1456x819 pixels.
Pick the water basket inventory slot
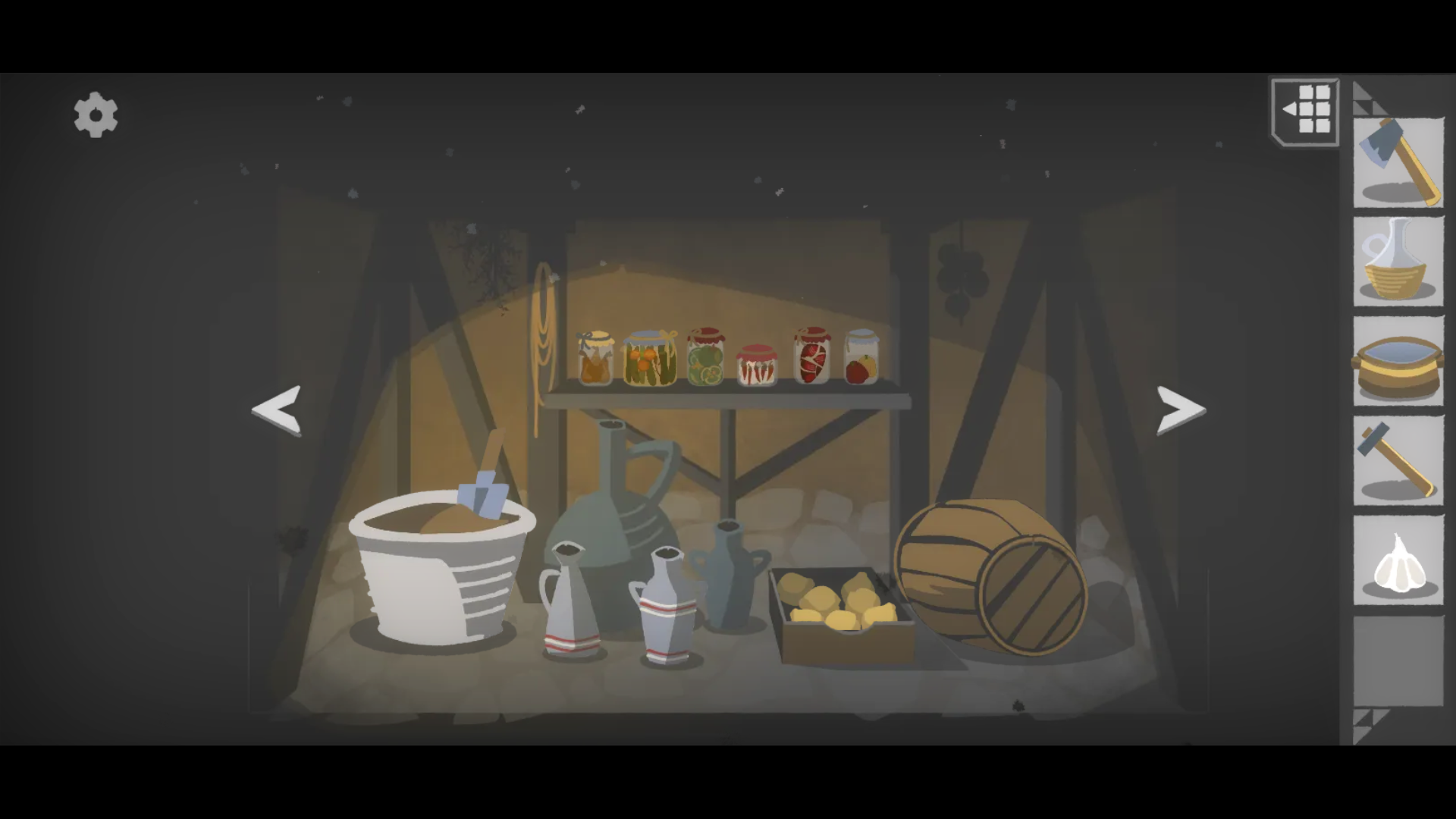pos(1398,362)
